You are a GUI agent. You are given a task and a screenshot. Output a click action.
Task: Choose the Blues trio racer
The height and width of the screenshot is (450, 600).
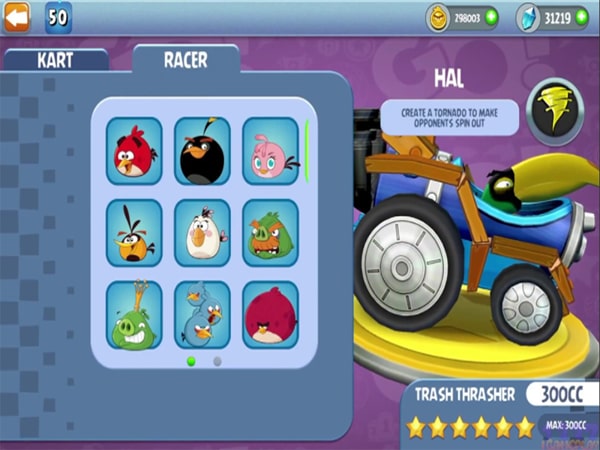tap(202, 314)
